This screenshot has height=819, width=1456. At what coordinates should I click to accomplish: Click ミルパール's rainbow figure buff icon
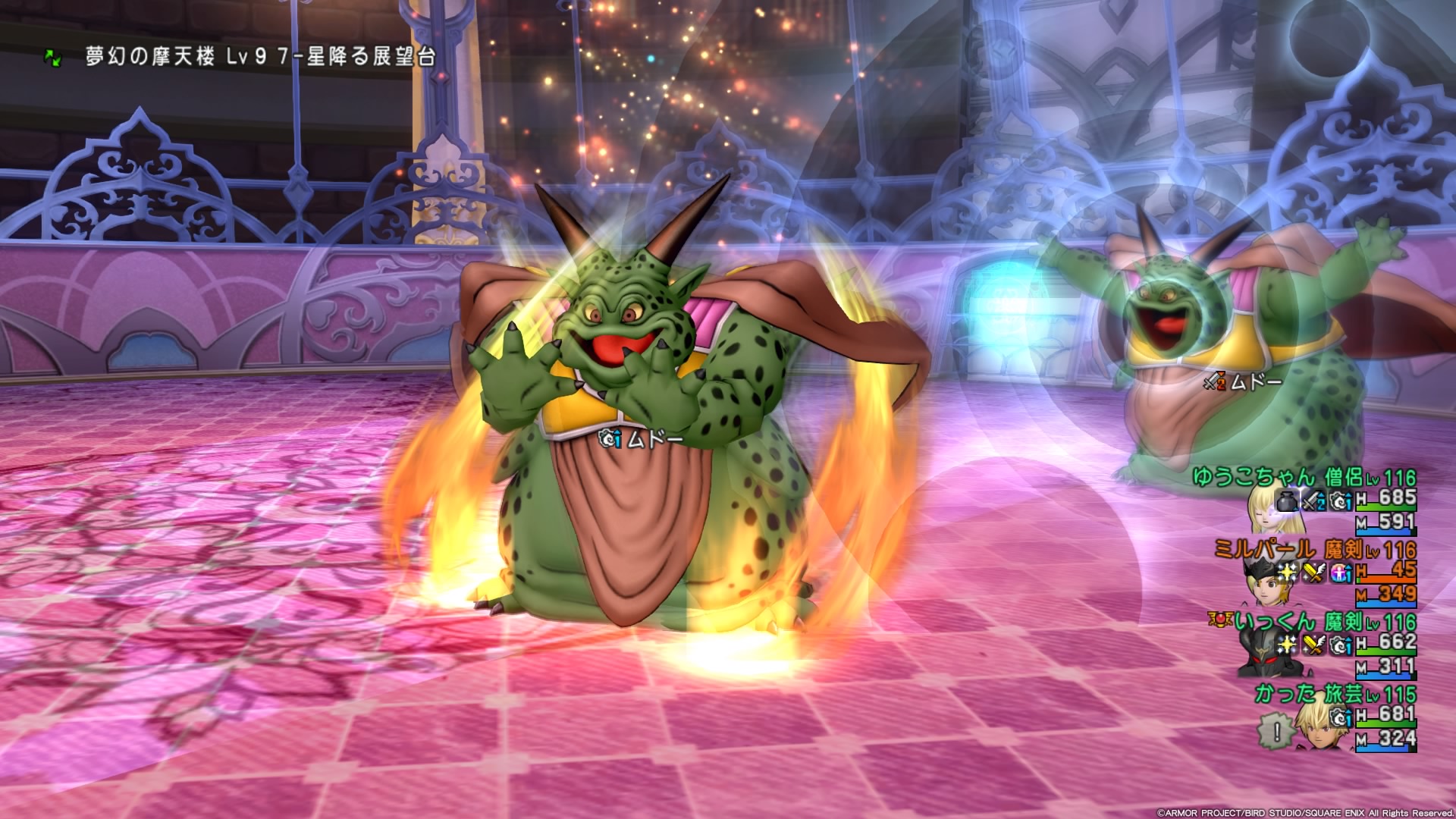coord(1340,573)
